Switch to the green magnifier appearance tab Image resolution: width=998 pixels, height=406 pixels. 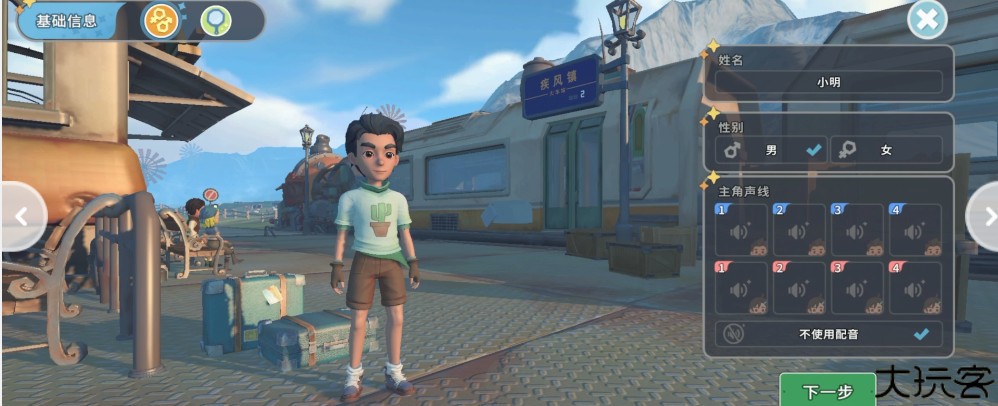click(x=213, y=20)
